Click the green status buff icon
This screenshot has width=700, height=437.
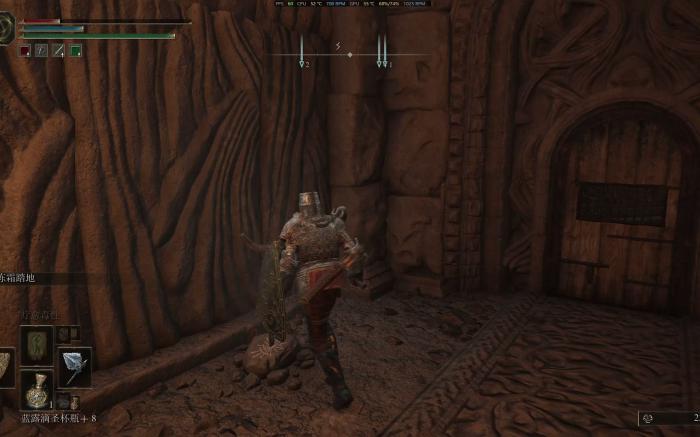[x=76, y=50]
